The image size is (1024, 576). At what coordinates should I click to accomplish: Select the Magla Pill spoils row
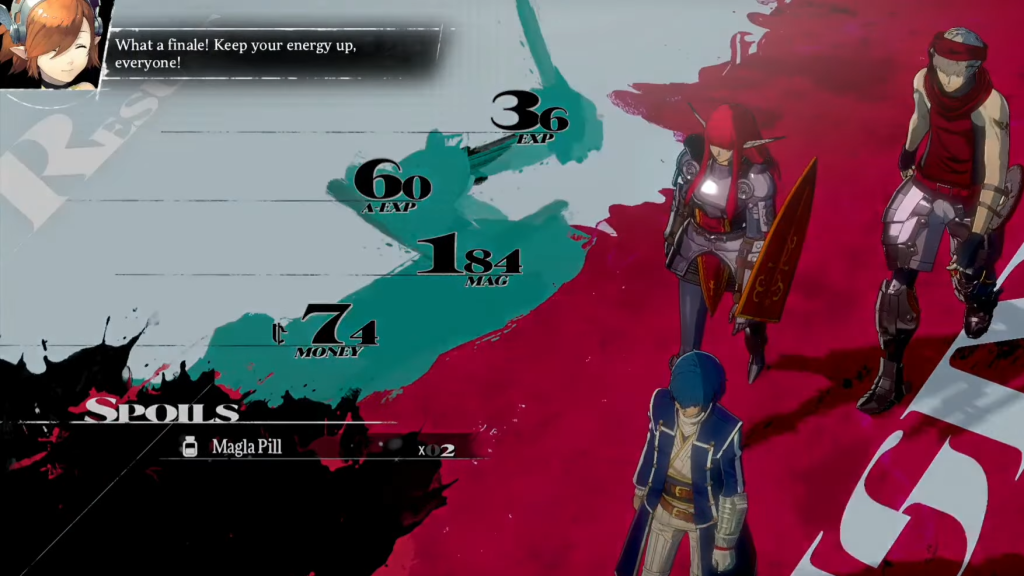coord(318,447)
